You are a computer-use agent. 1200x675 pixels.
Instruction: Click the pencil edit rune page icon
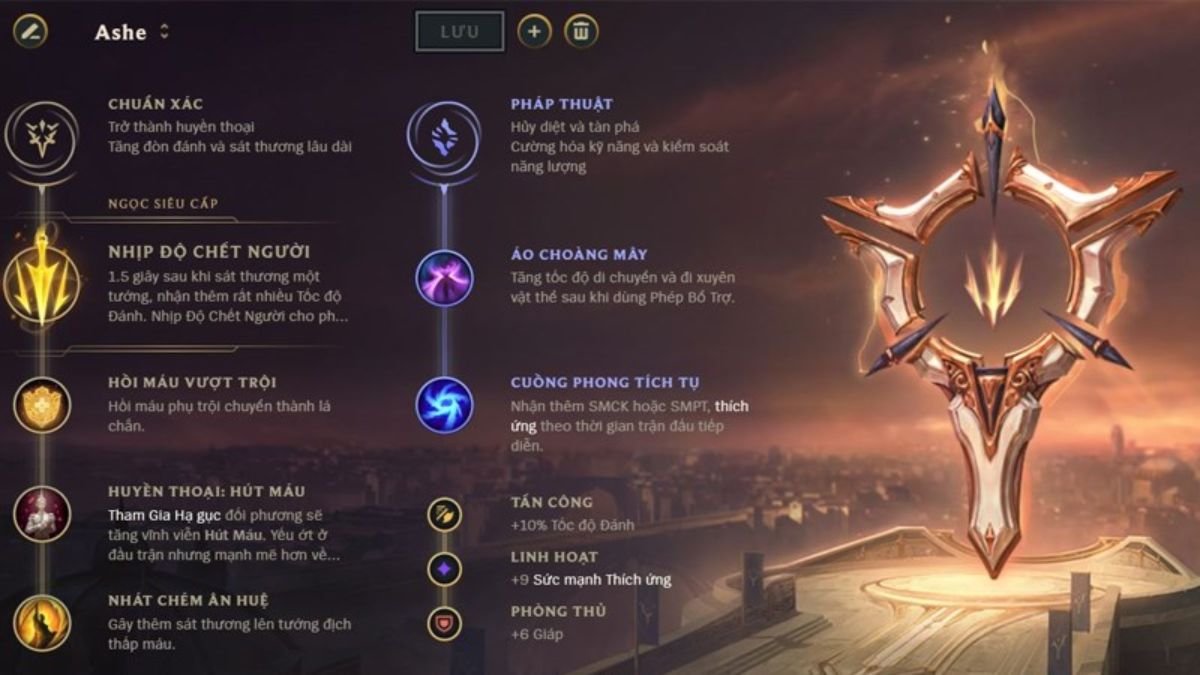click(30, 31)
